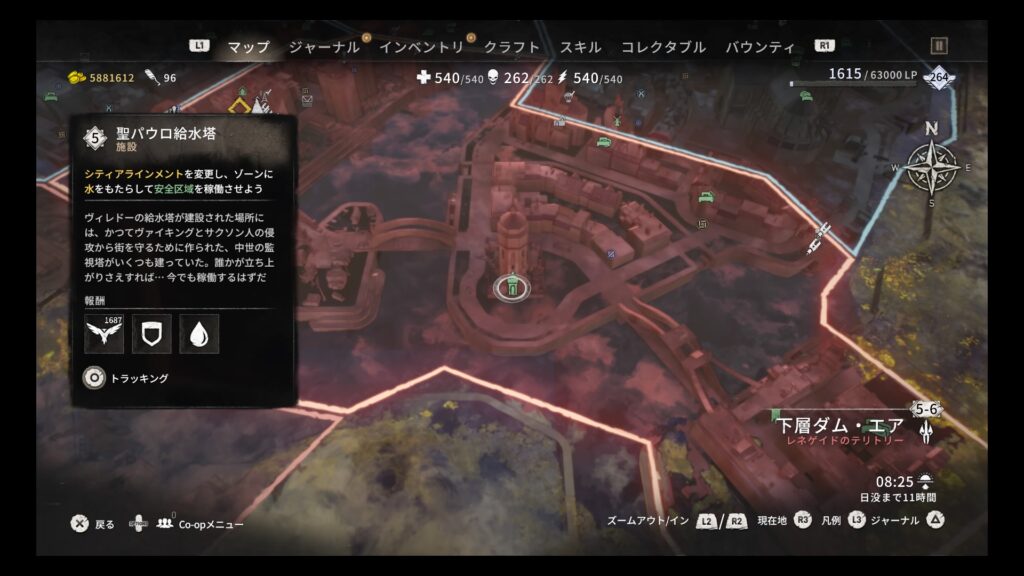Open the ジャーナル tab
1024x576 pixels.
point(324,47)
